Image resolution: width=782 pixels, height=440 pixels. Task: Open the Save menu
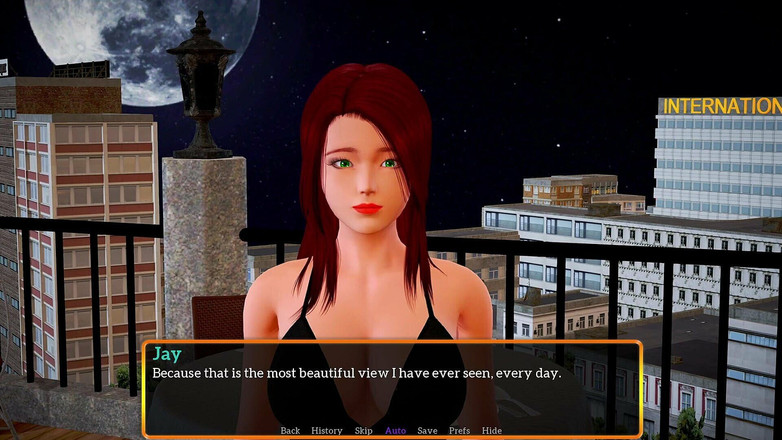tap(427, 431)
